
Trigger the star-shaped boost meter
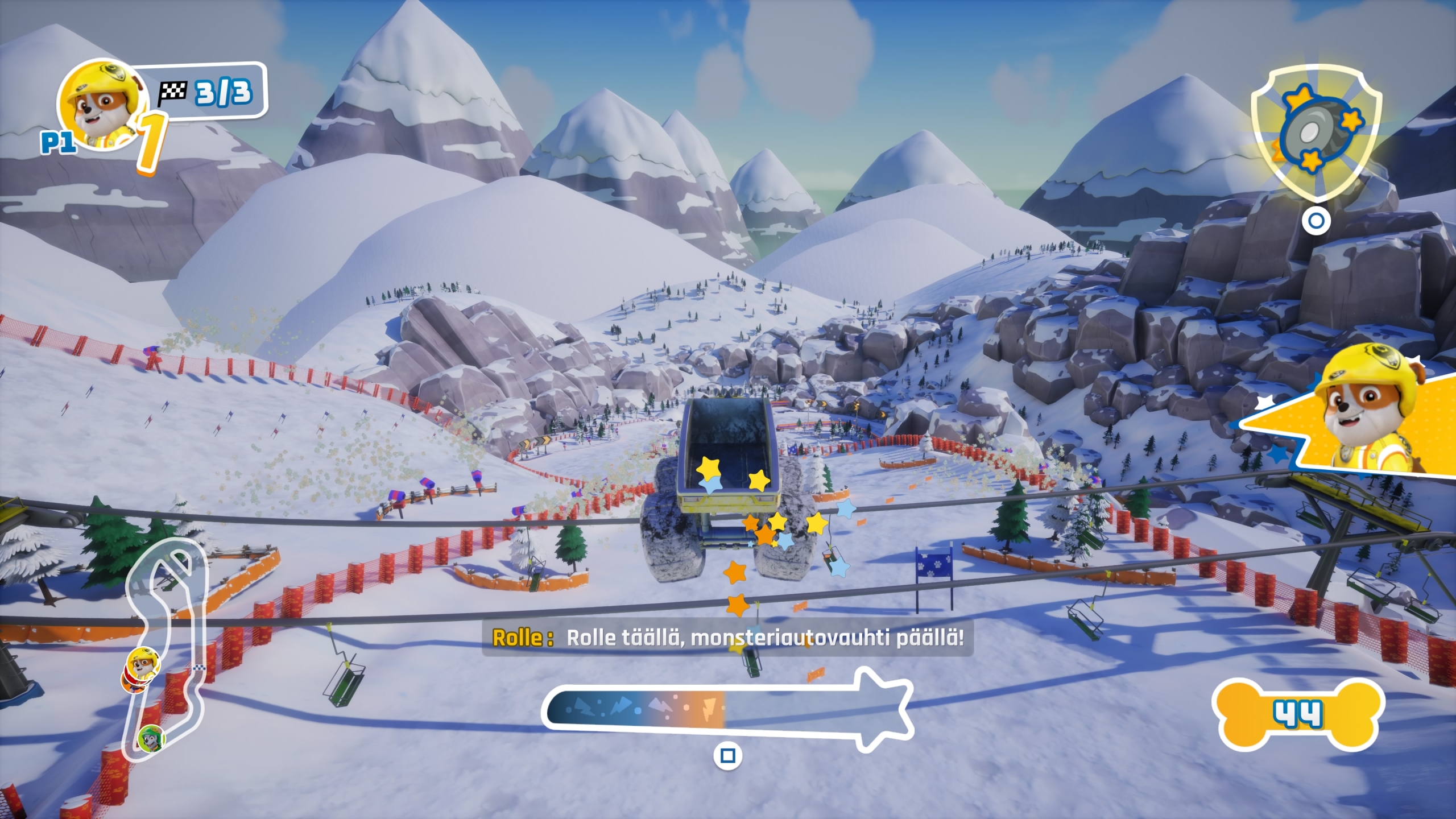pos(727,708)
